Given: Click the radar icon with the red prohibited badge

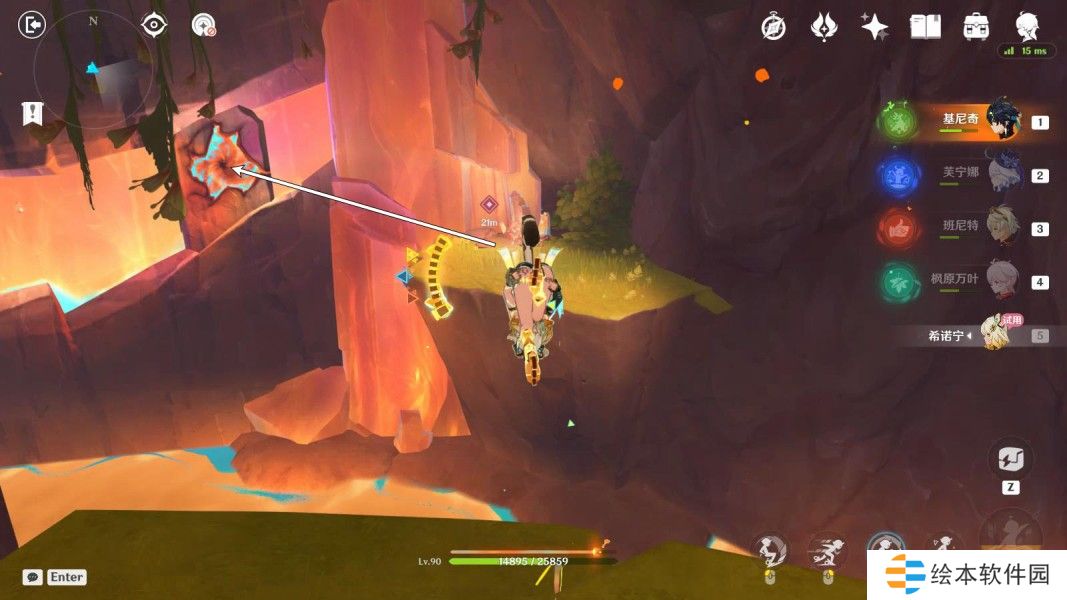Looking at the screenshot, I should pos(204,25).
